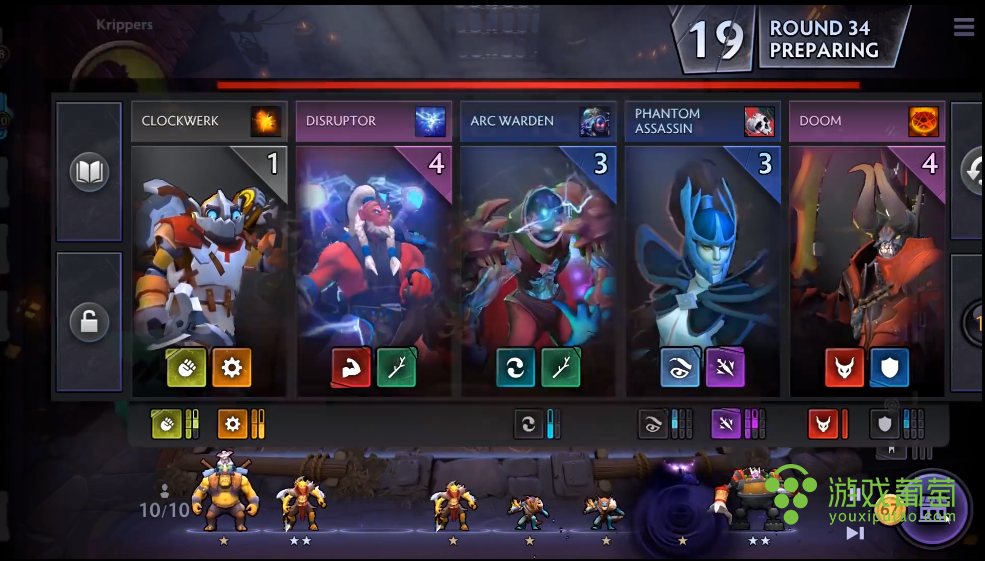The height and width of the screenshot is (561, 985).
Task: Toggle the shop lock padlock
Action: pos(89,322)
